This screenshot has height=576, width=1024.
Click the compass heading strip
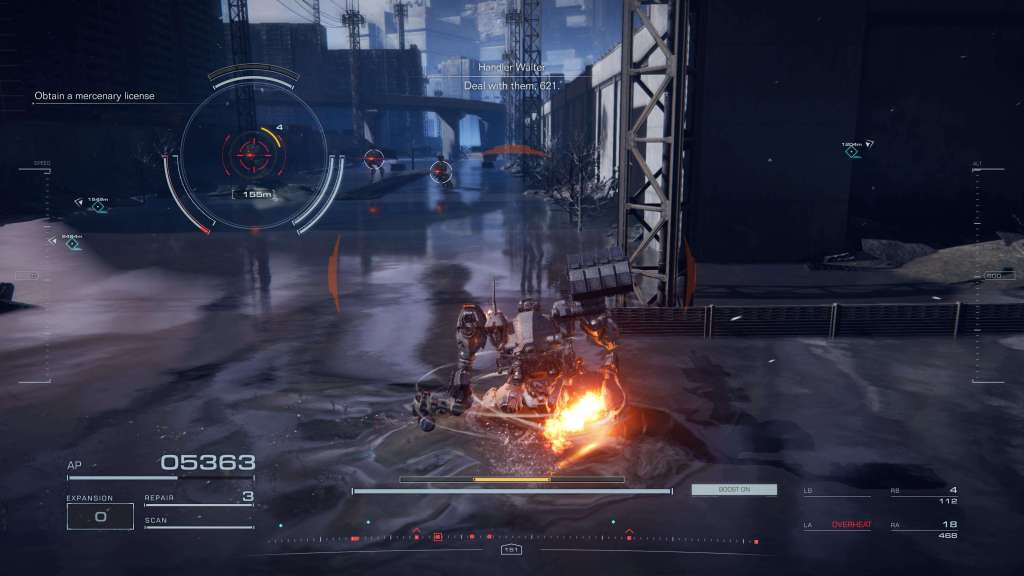(511, 539)
